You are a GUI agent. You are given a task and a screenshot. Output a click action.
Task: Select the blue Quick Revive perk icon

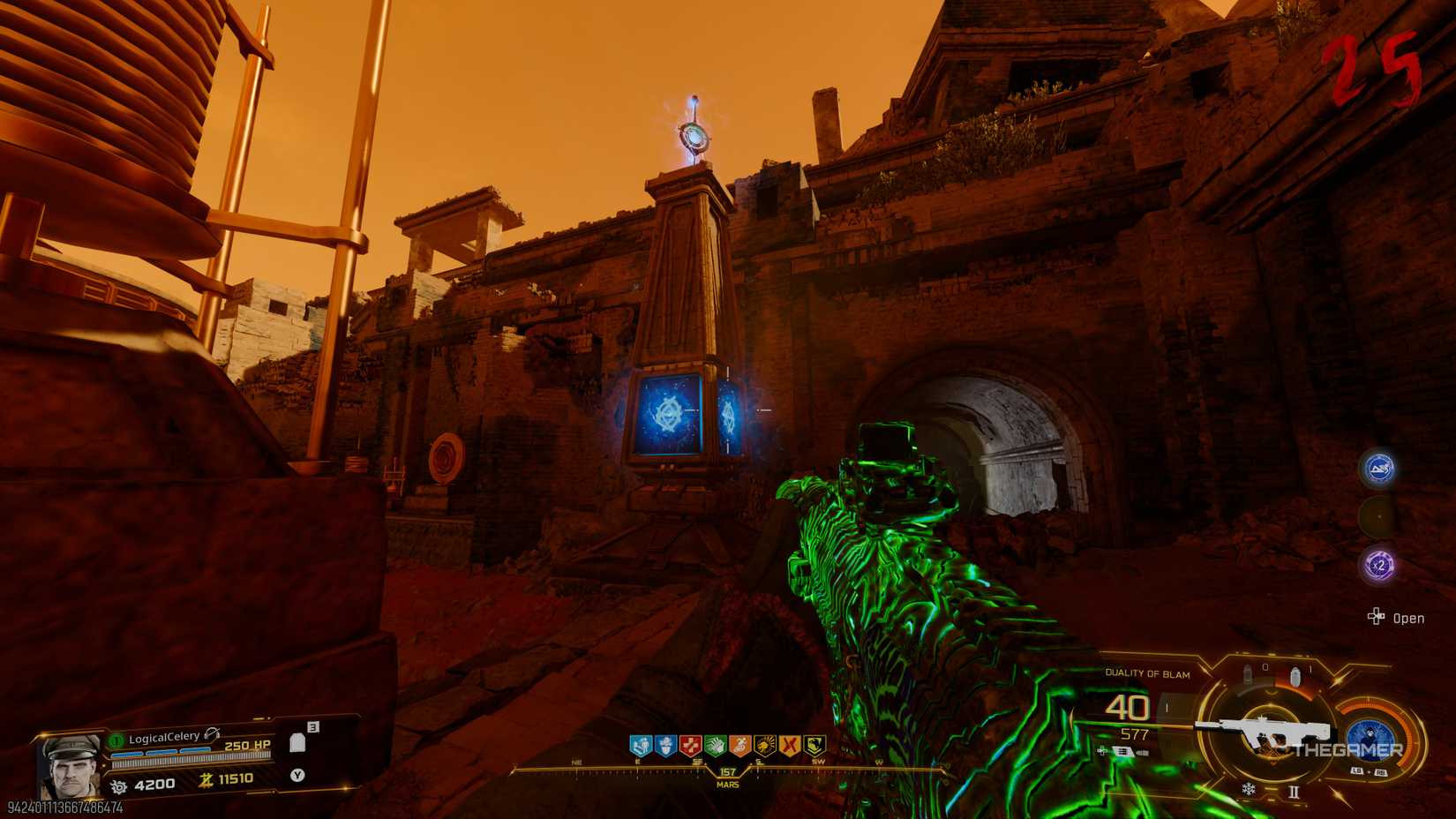[x=641, y=746]
